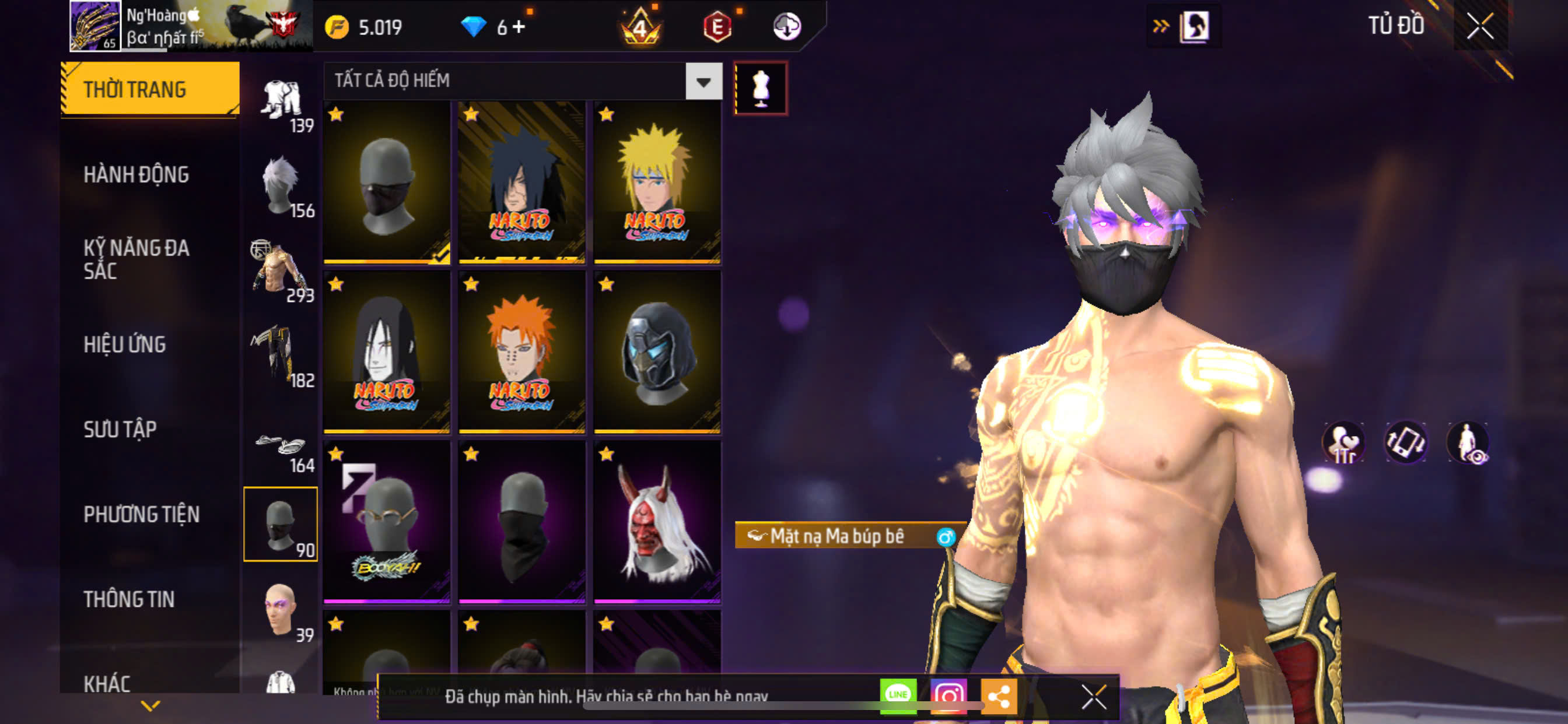This screenshot has height=724, width=1568.
Task: Close the wardrobe with the top X
Action: 1480,26
